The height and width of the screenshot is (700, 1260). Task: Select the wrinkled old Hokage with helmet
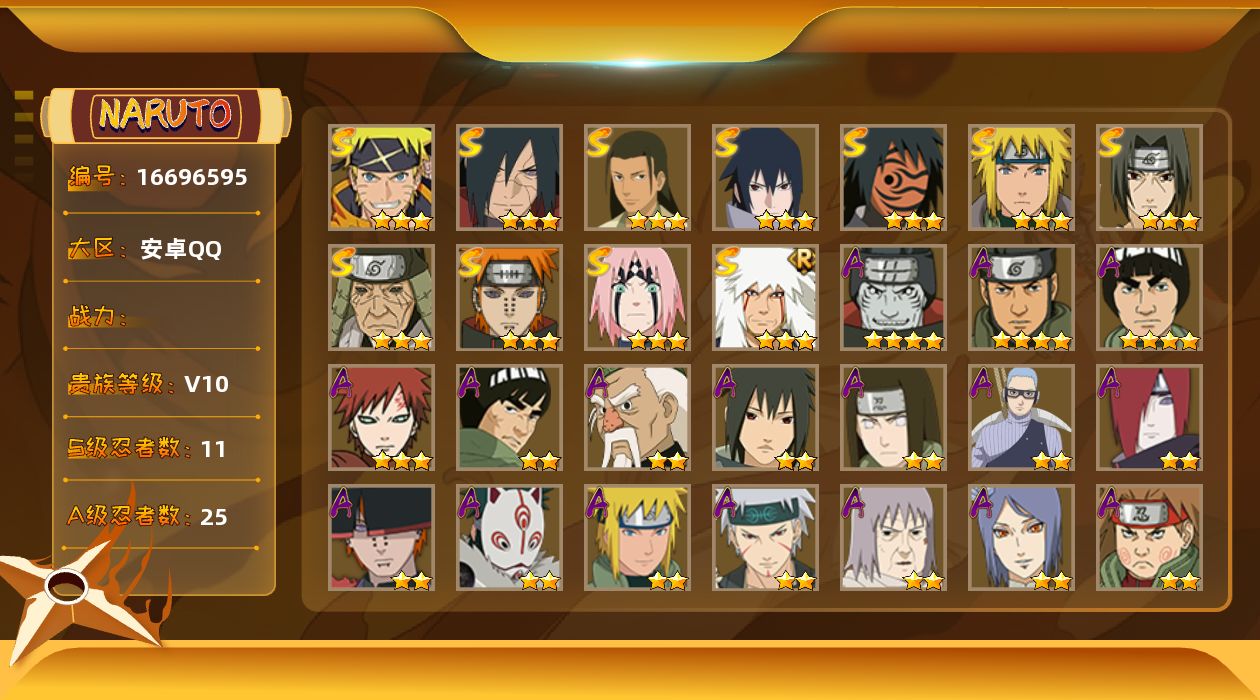click(x=381, y=298)
